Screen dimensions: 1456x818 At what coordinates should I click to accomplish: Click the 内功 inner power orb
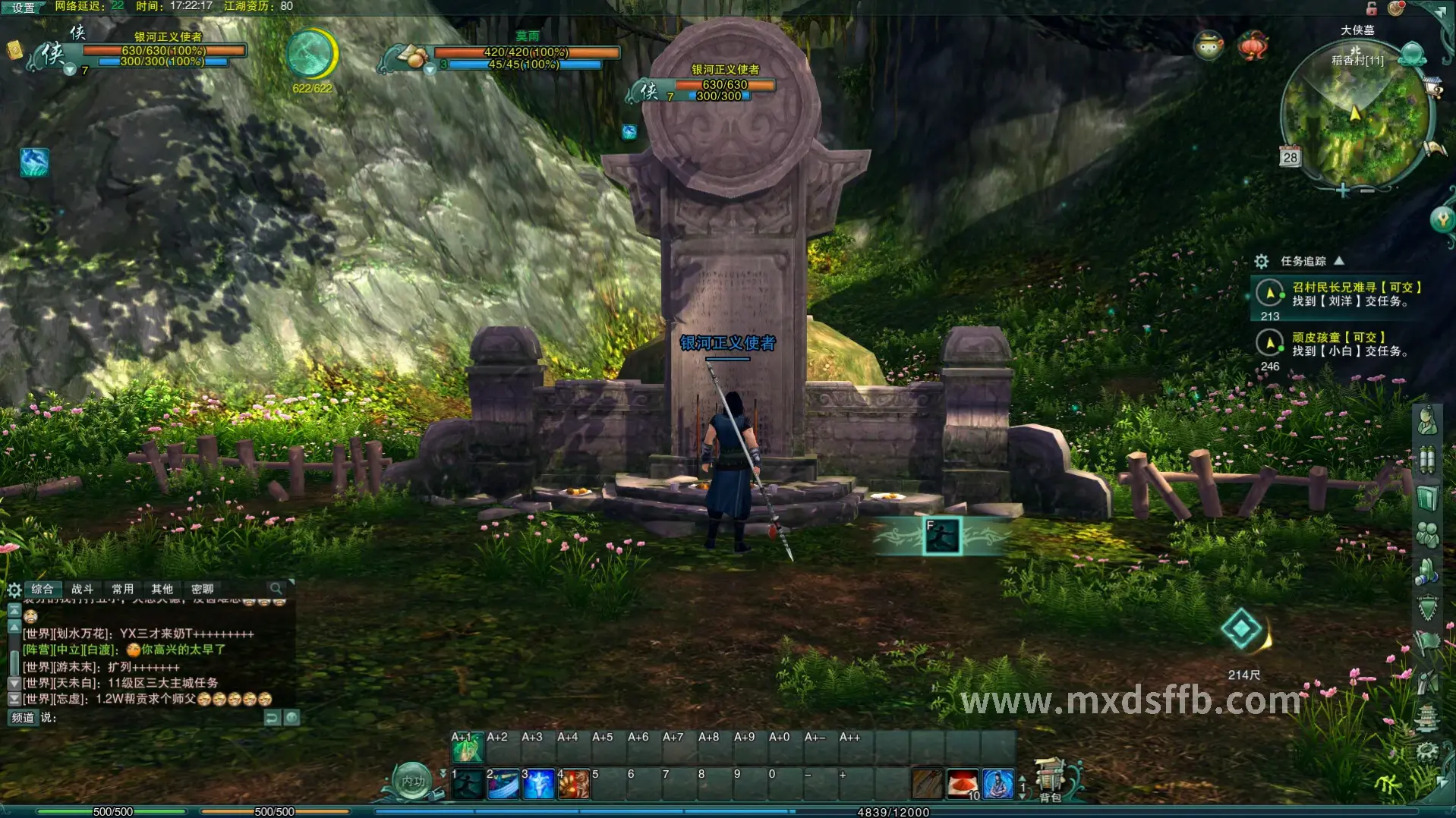(413, 781)
